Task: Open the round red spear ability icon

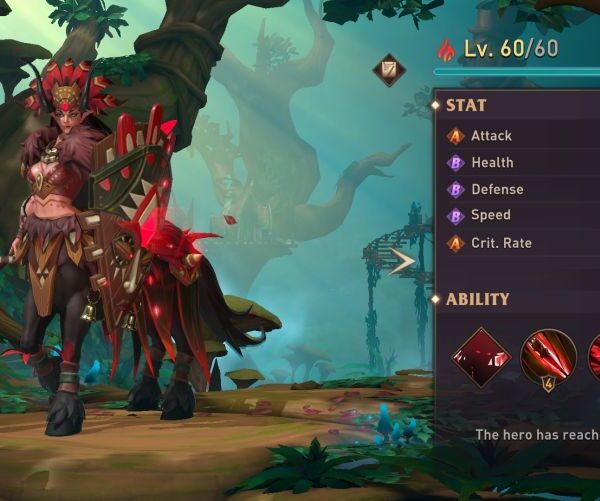Action: (x=547, y=357)
